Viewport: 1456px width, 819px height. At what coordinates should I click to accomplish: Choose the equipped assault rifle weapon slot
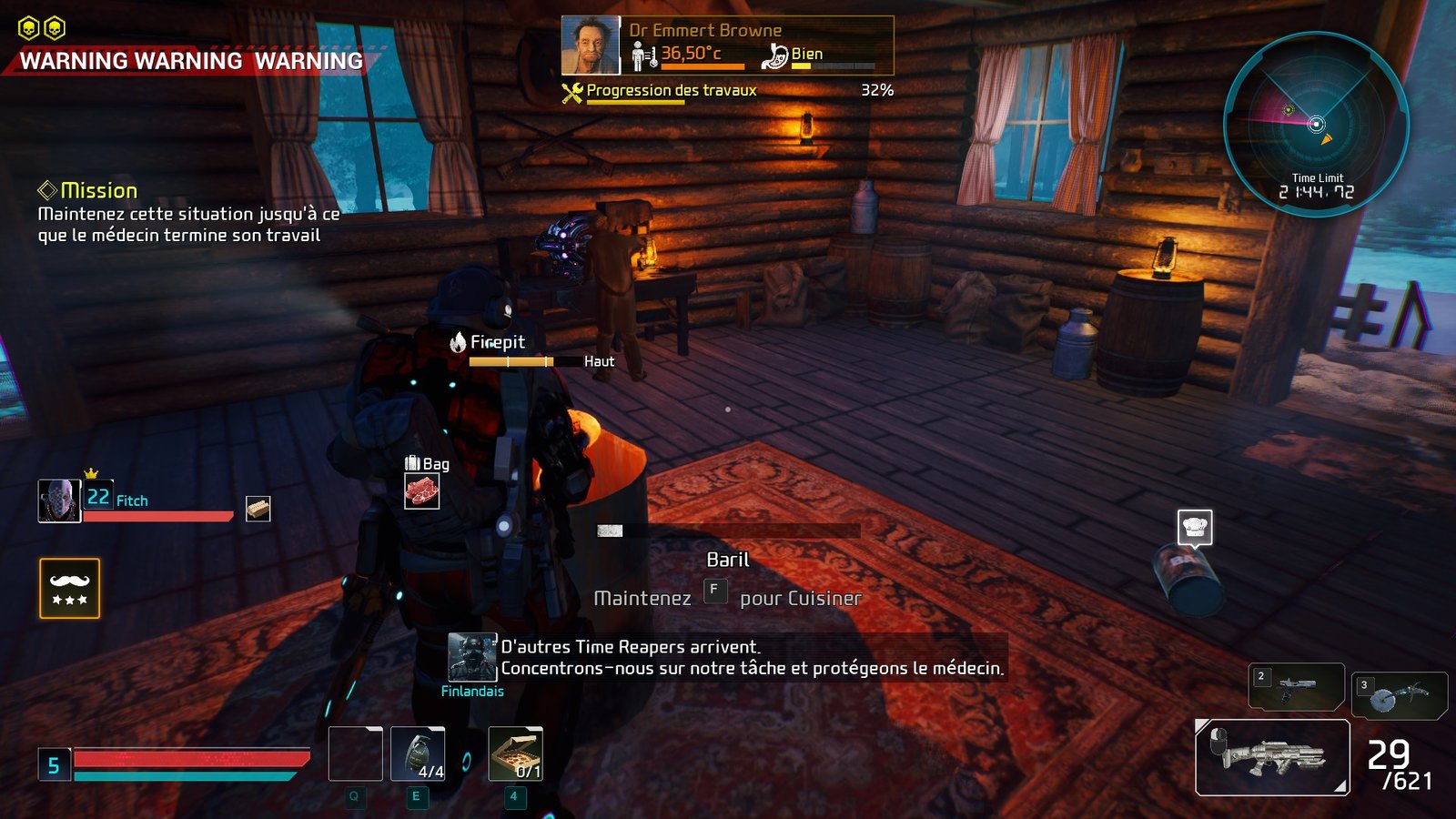click(1271, 757)
